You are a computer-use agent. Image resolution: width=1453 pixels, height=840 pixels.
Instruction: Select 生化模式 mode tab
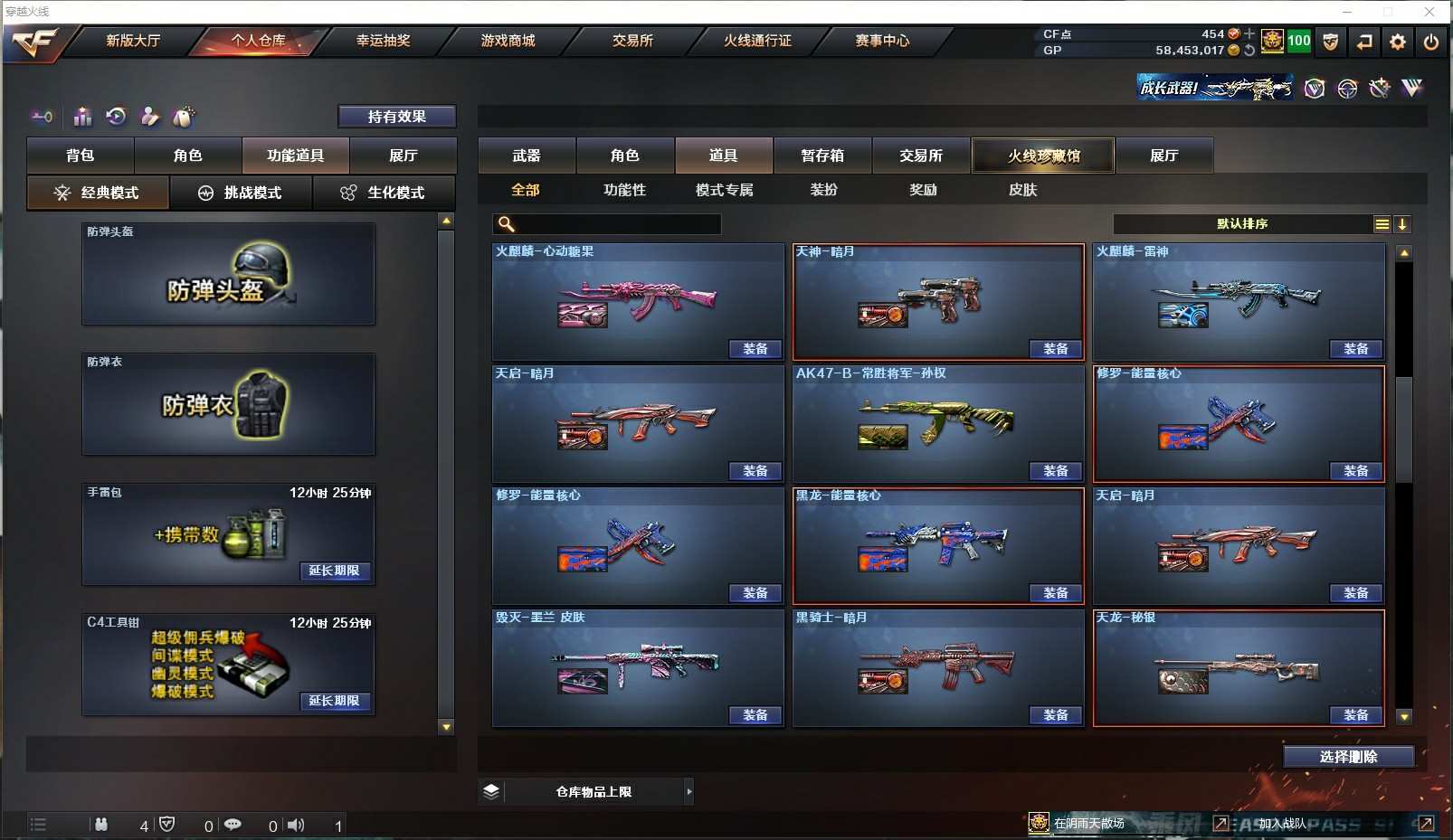384,193
